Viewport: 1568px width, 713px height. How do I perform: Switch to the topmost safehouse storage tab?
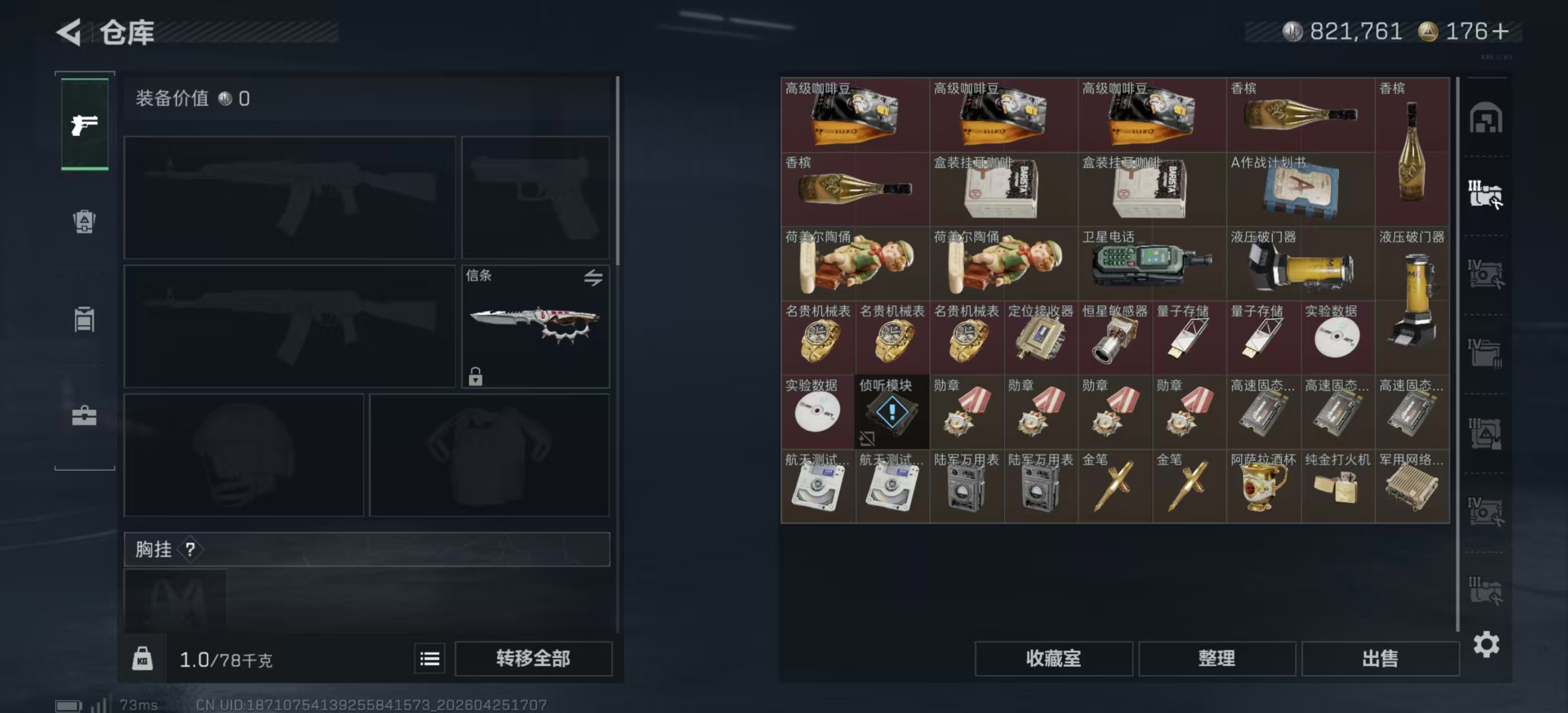[1487, 117]
